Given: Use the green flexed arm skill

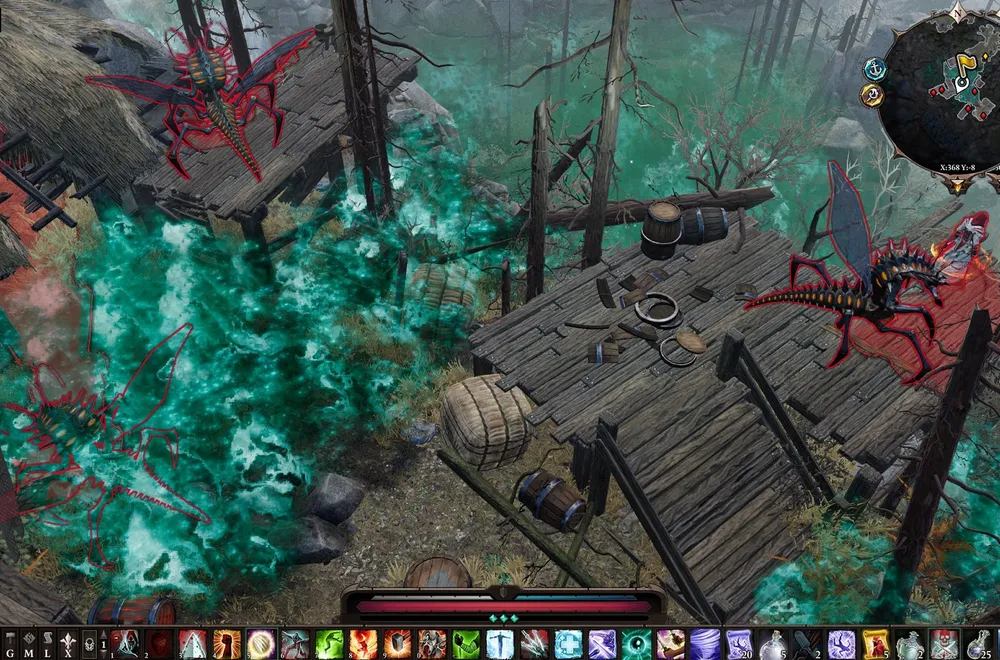Looking at the screenshot, I should [x=465, y=643].
